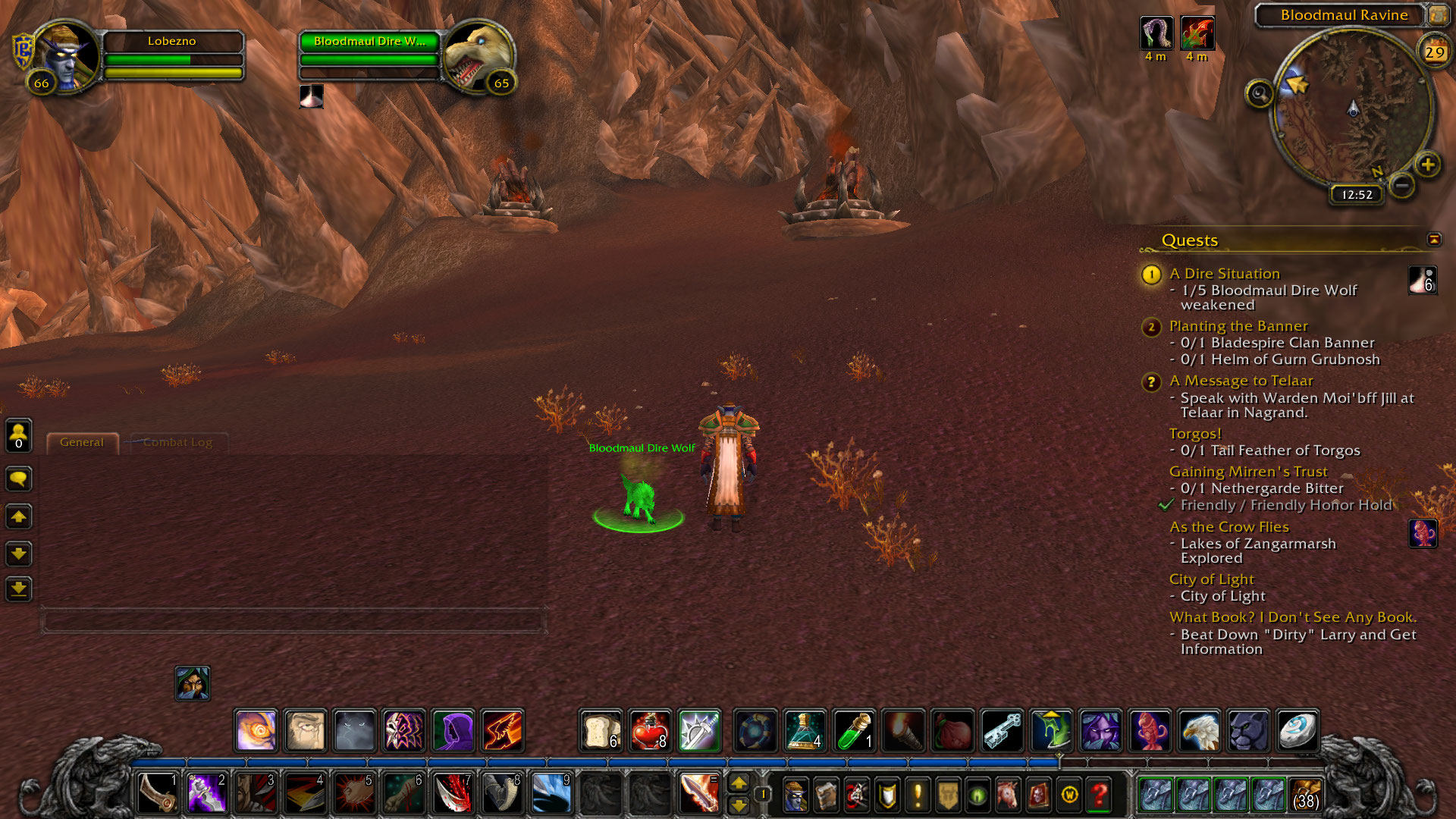The image size is (1456, 819).
Task: Zoom out the minimap
Action: pyautogui.click(x=1402, y=184)
